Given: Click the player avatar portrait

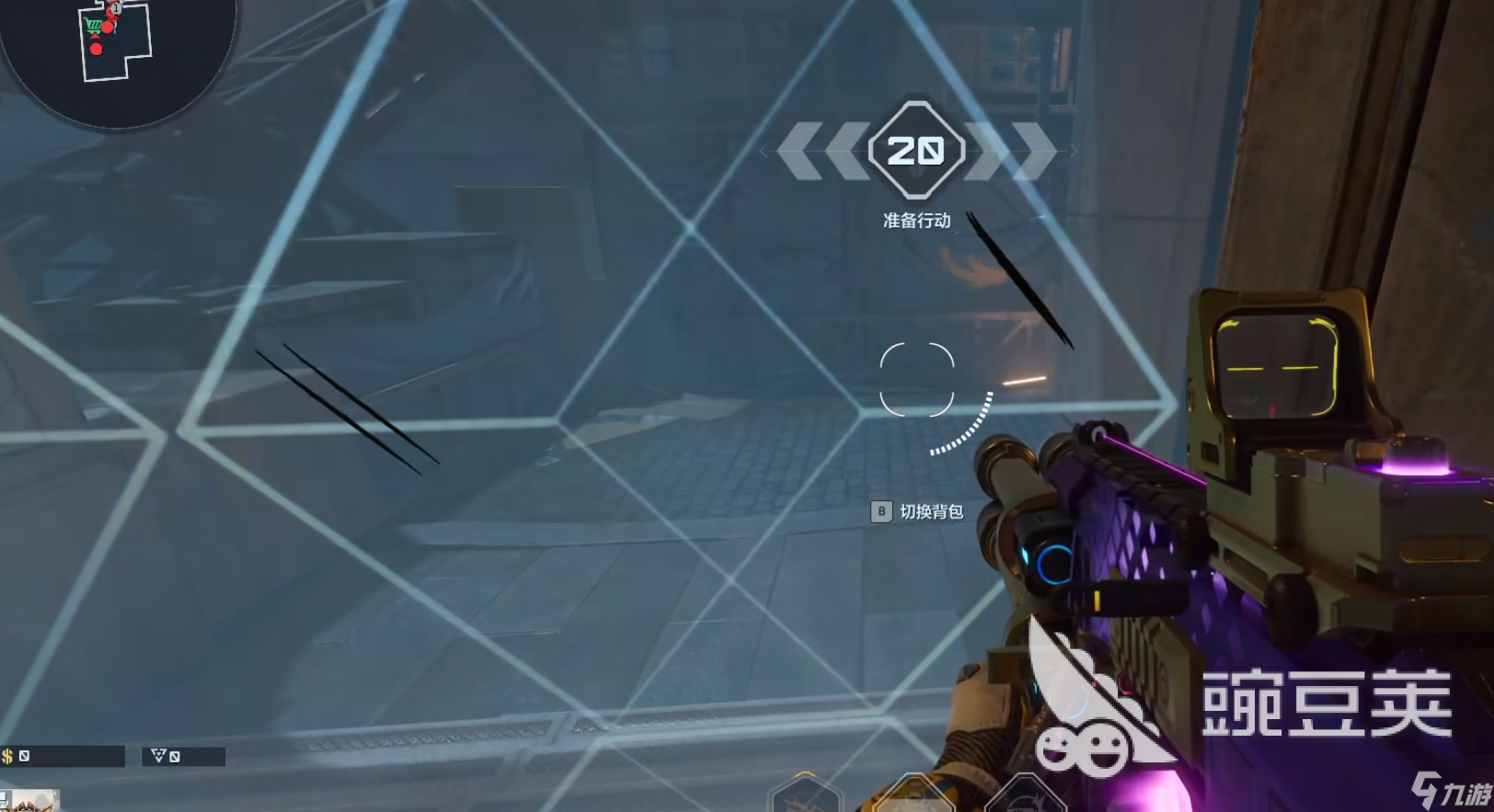Looking at the screenshot, I should click(32, 800).
